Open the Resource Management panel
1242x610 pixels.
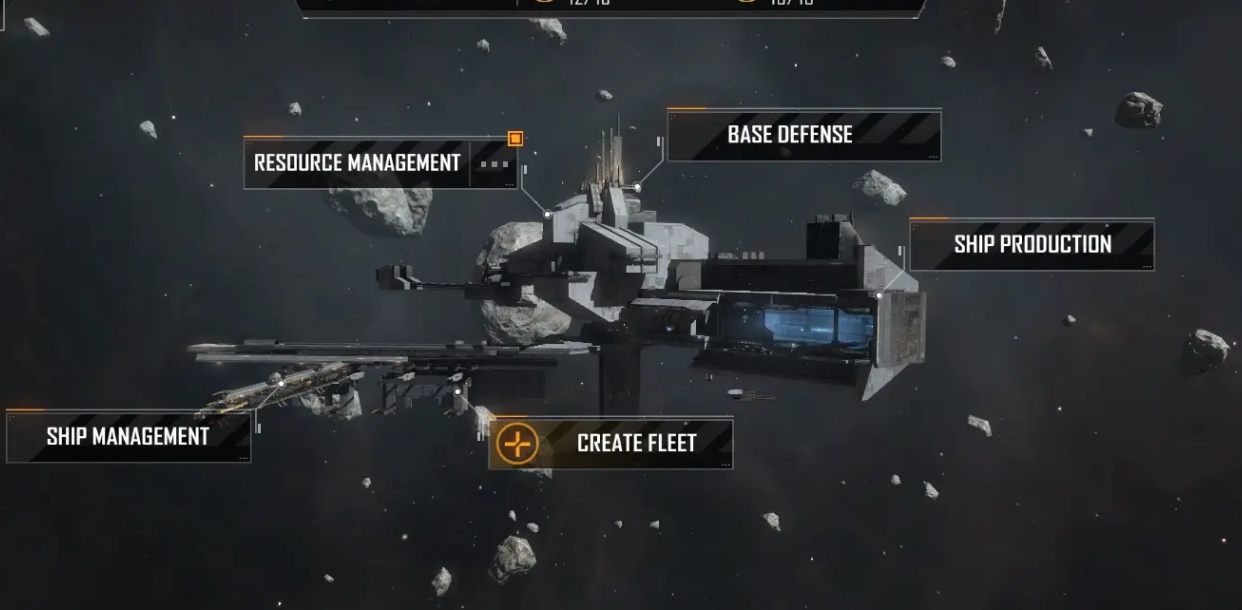coord(357,163)
